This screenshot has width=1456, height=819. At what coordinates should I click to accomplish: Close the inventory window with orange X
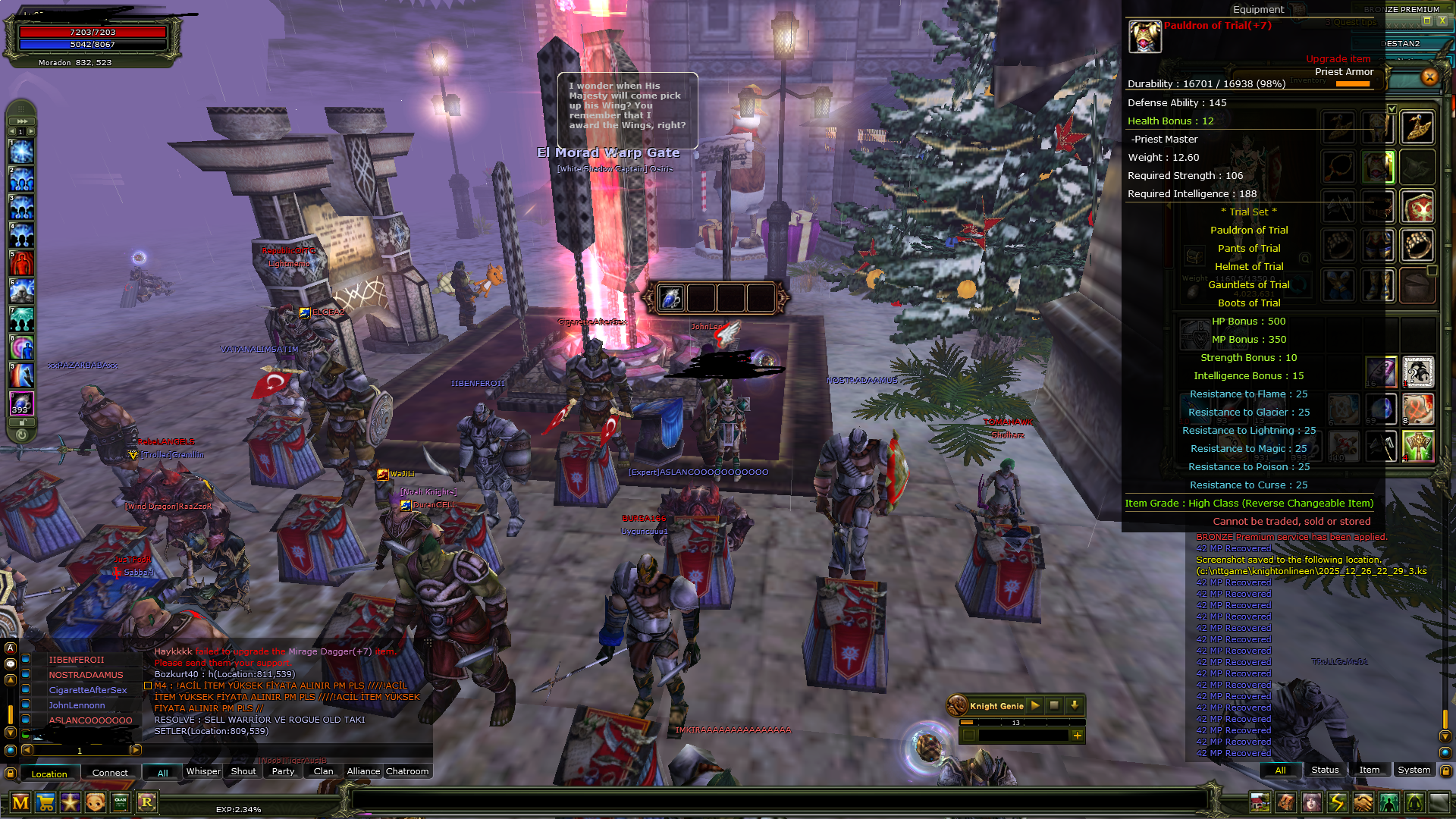[1429, 77]
